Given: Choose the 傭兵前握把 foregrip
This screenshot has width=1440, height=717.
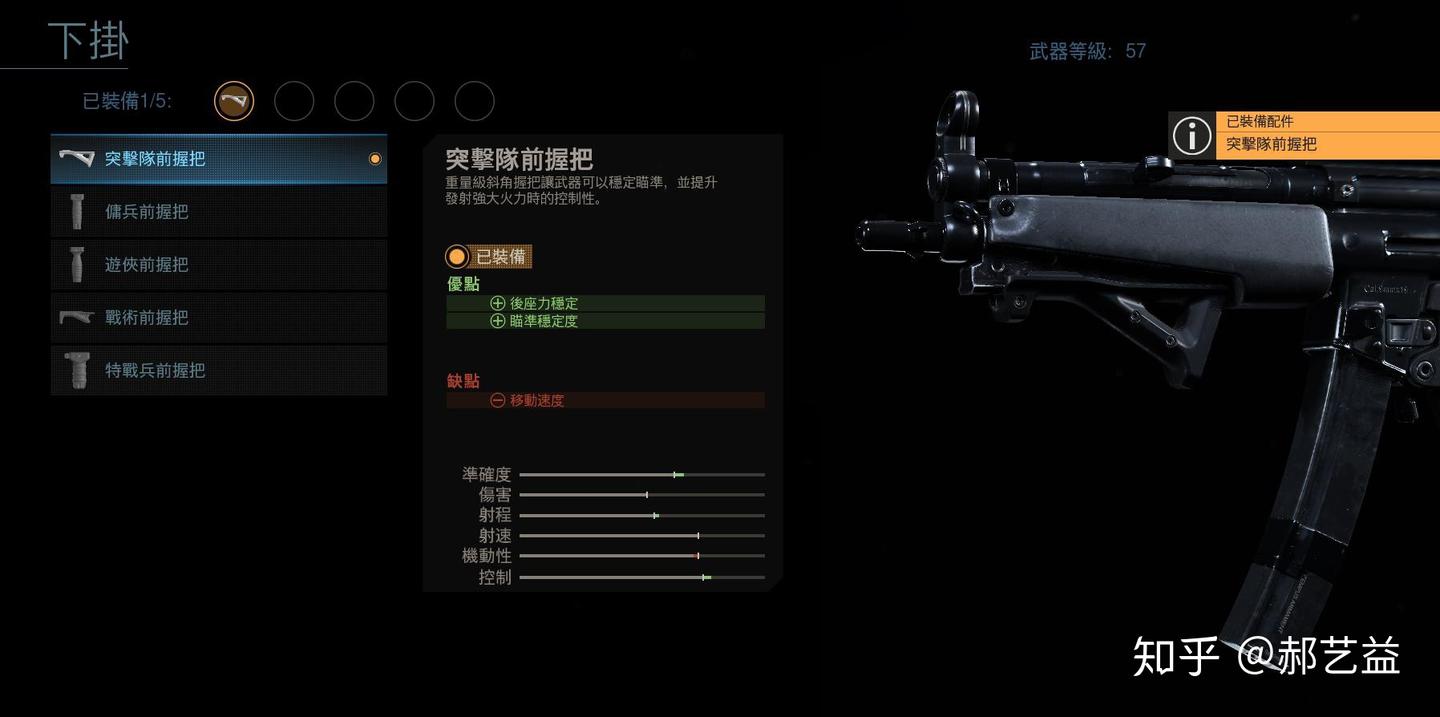Looking at the screenshot, I should click(218, 212).
